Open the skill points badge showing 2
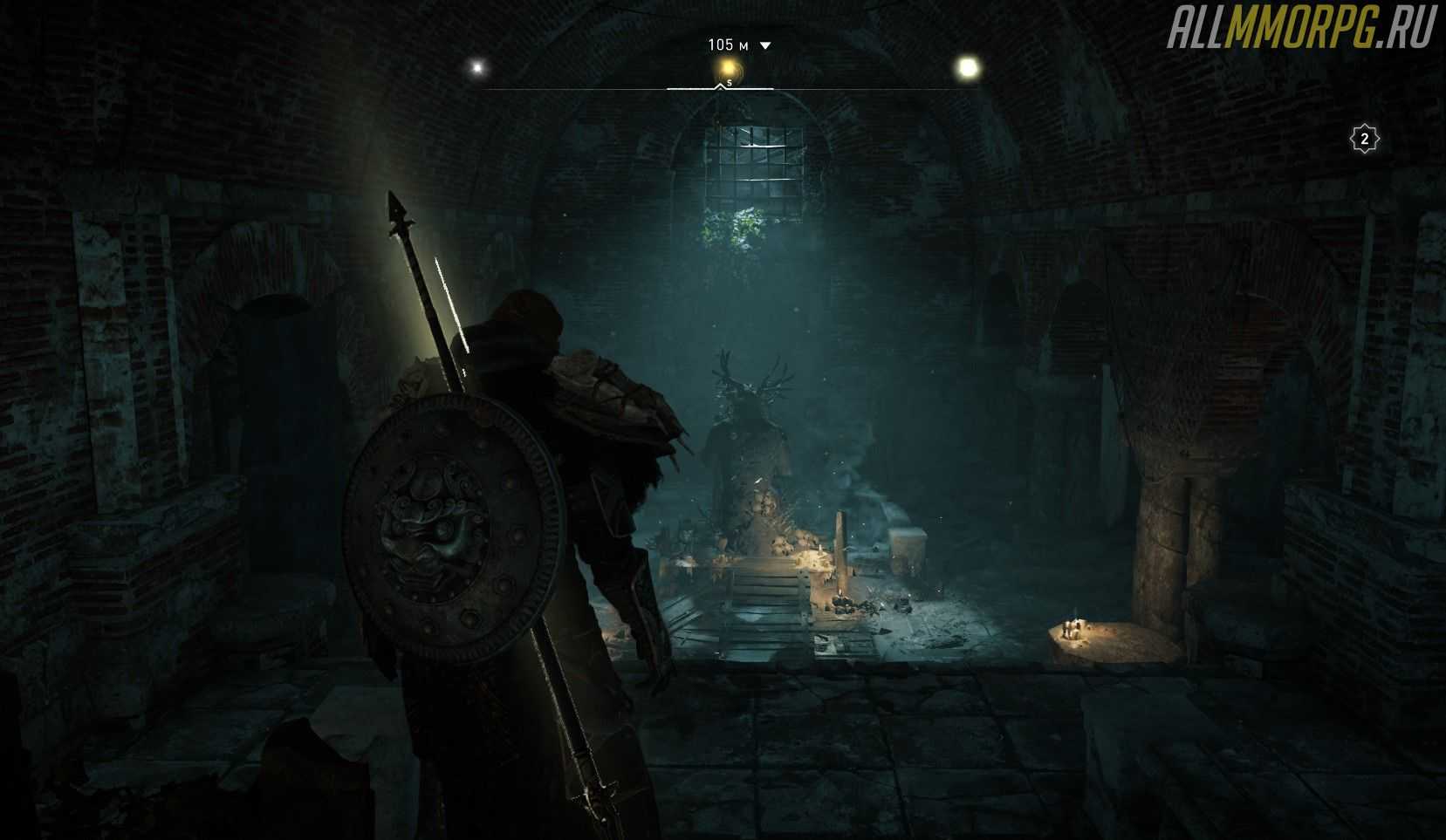Viewport: 1446px width, 840px height. point(1365,139)
